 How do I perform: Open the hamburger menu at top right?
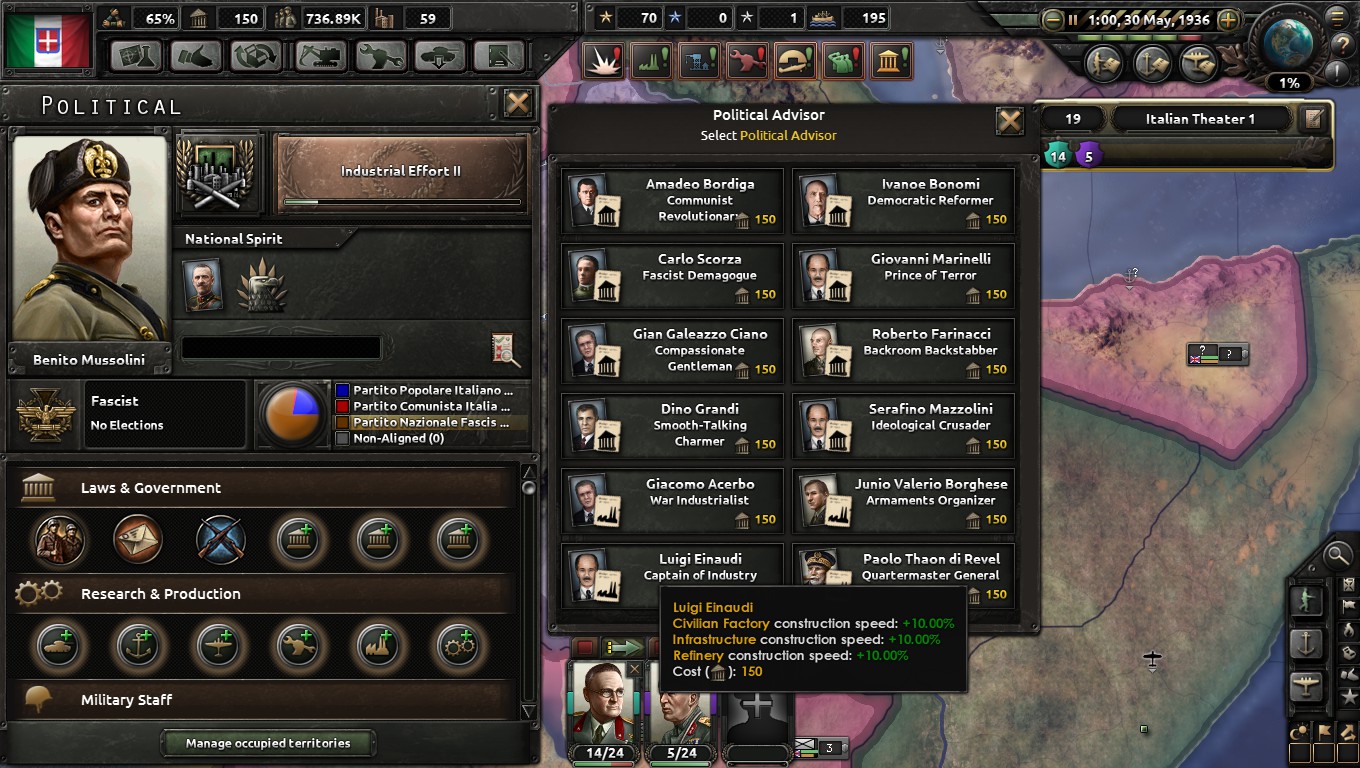click(1338, 16)
